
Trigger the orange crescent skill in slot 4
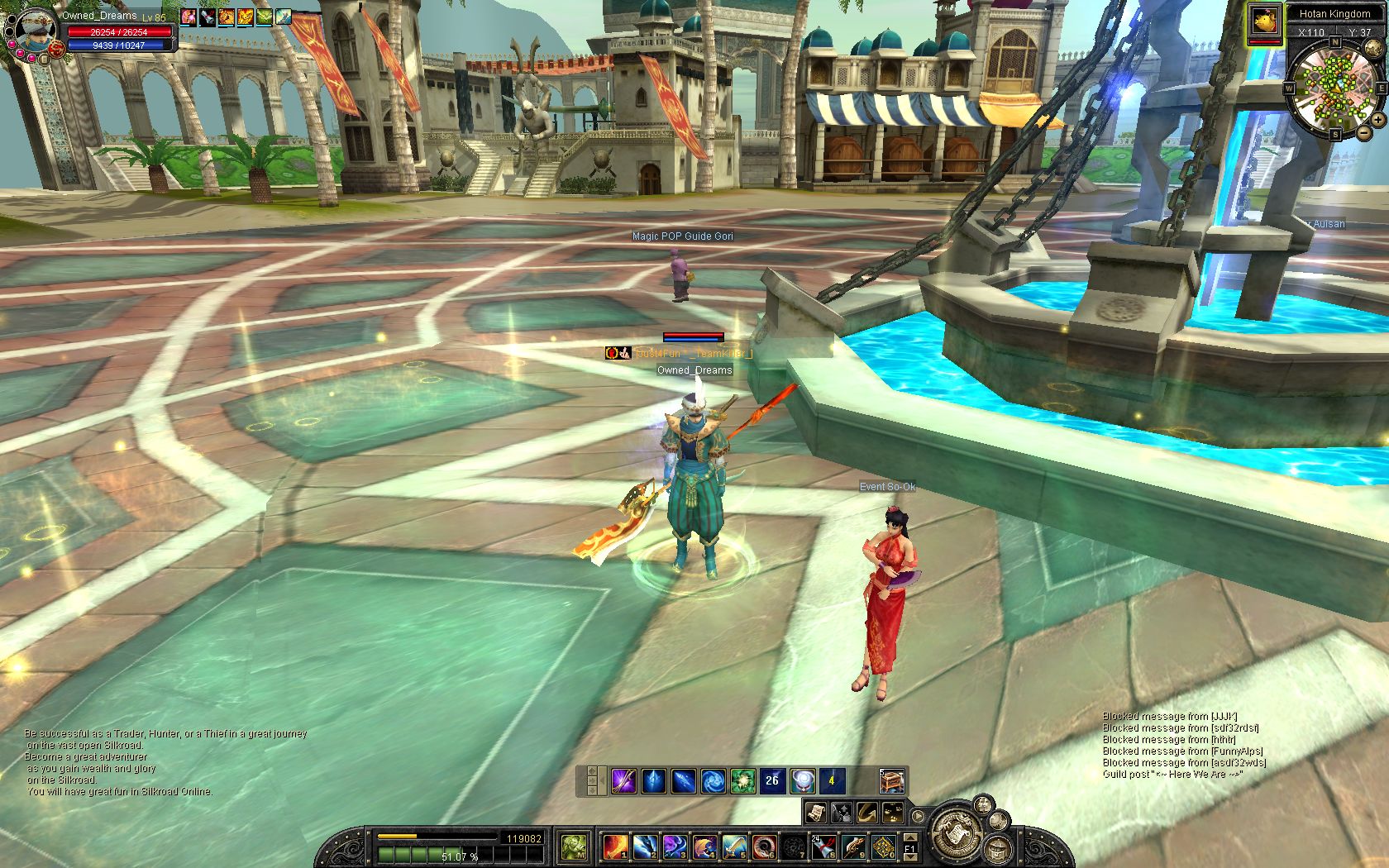click(x=704, y=847)
